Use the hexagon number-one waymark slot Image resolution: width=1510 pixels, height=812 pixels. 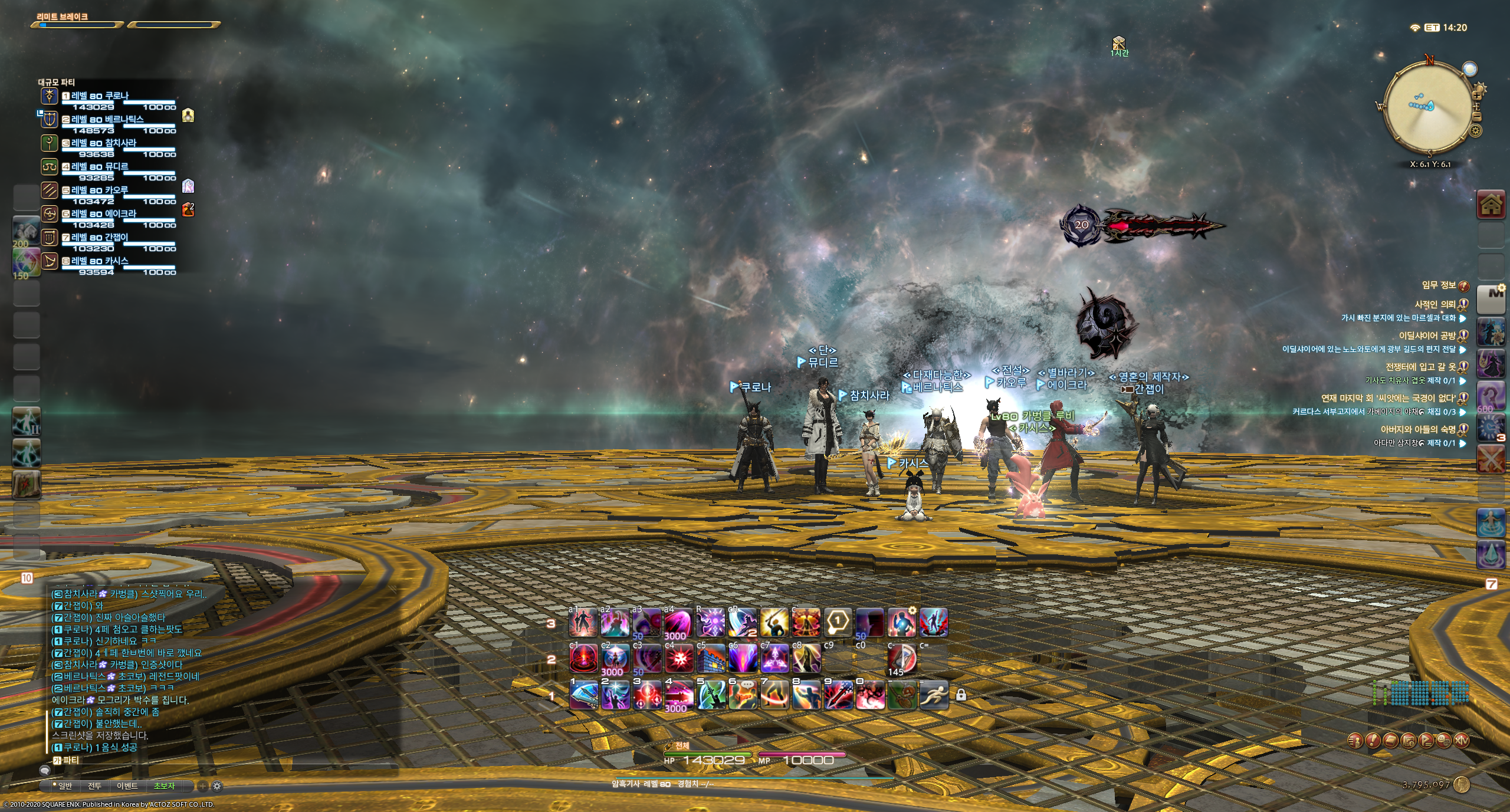(x=838, y=623)
